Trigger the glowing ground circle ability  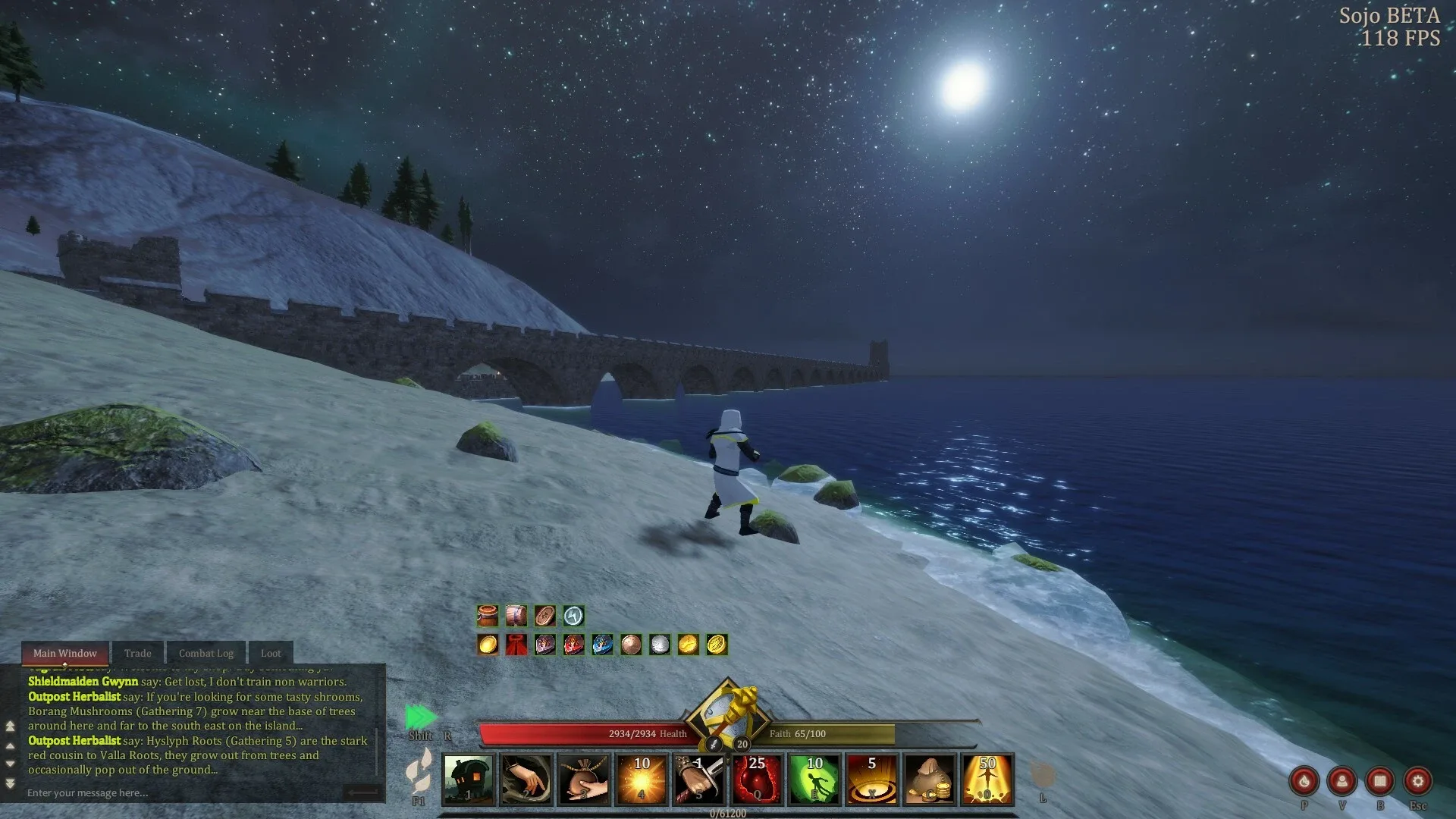[872, 779]
